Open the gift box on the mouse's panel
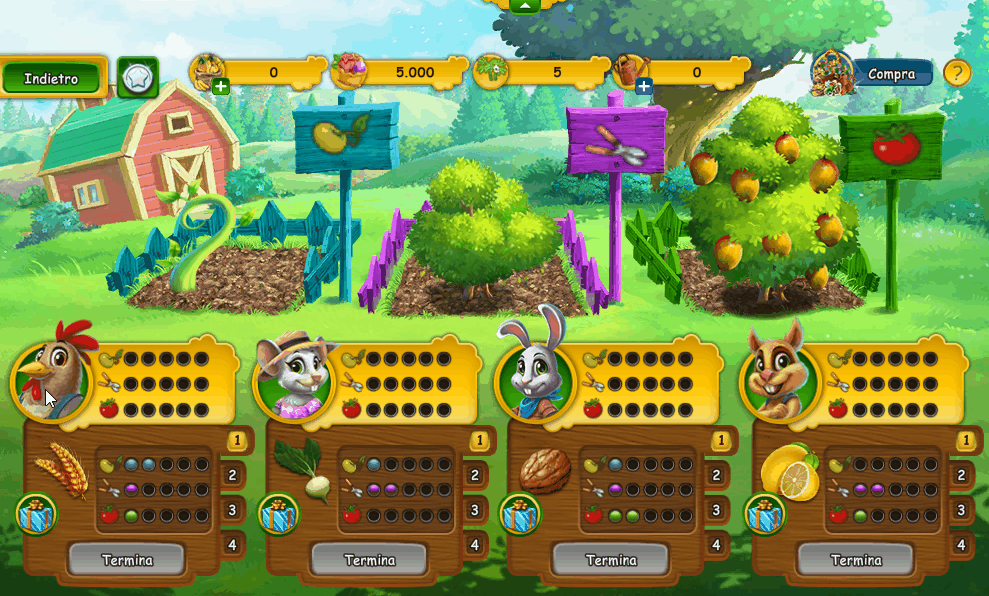The height and width of the screenshot is (596, 989). (x=279, y=516)
